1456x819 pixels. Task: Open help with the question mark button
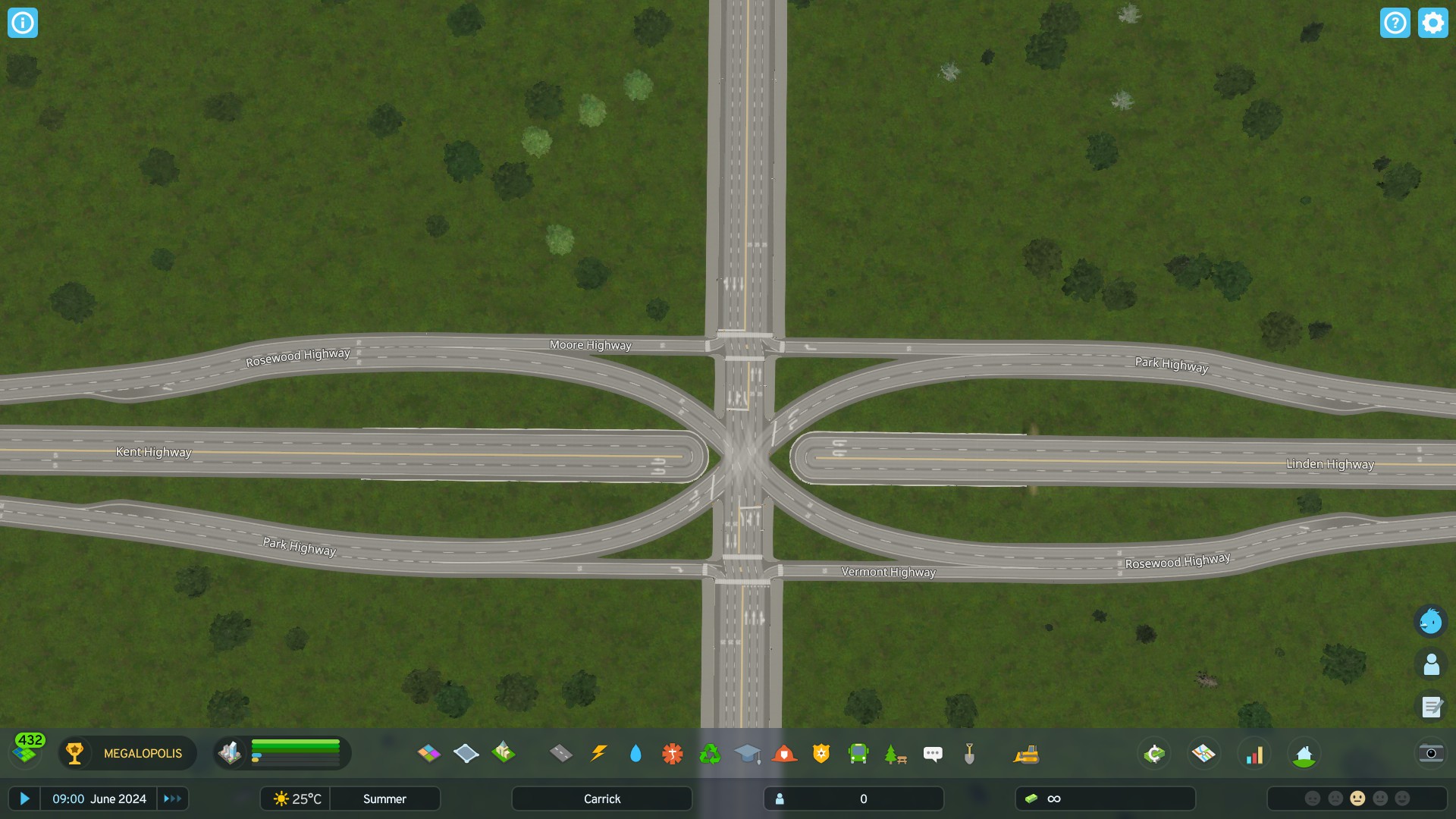(1395, 23)
